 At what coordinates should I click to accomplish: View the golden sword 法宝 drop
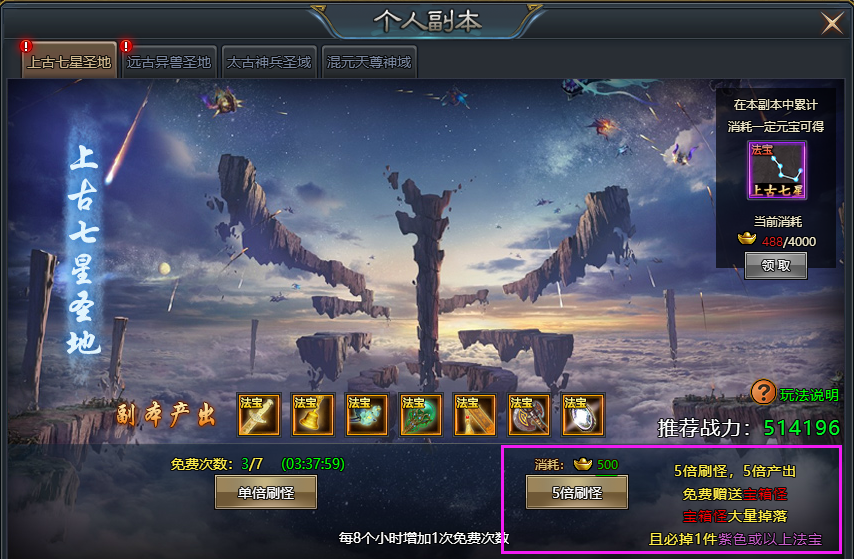click(259, 415)
